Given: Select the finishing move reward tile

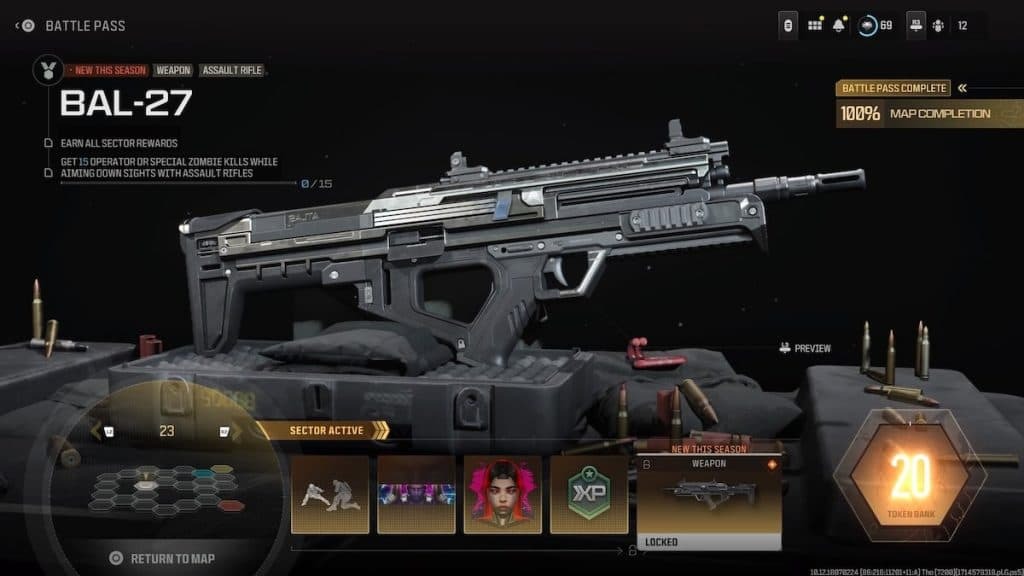Looking at the screenshot, I should coord(330,495).
